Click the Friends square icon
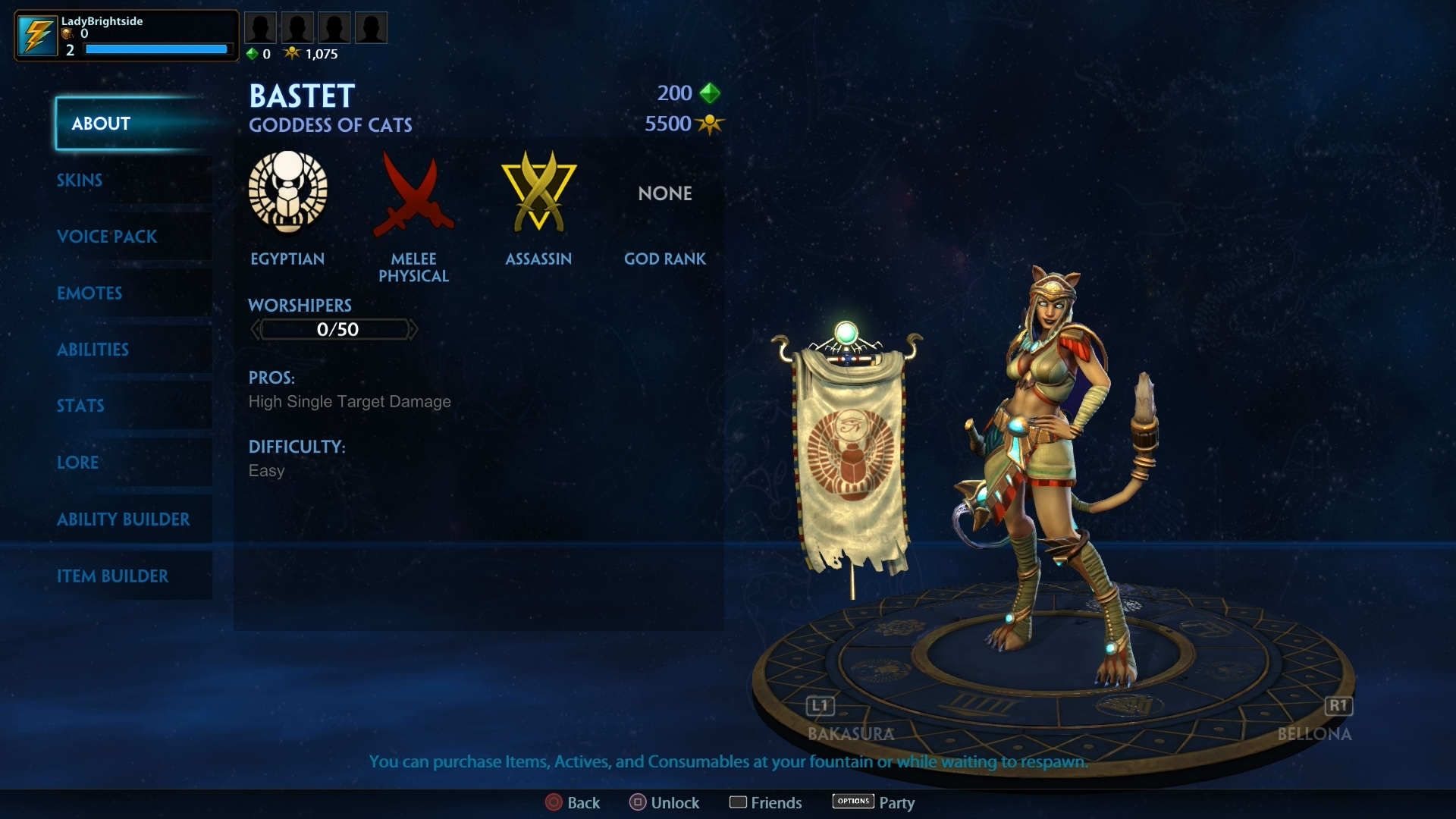Image resolution: width=1456 pixels, height=819 pixels. point(739,802)
